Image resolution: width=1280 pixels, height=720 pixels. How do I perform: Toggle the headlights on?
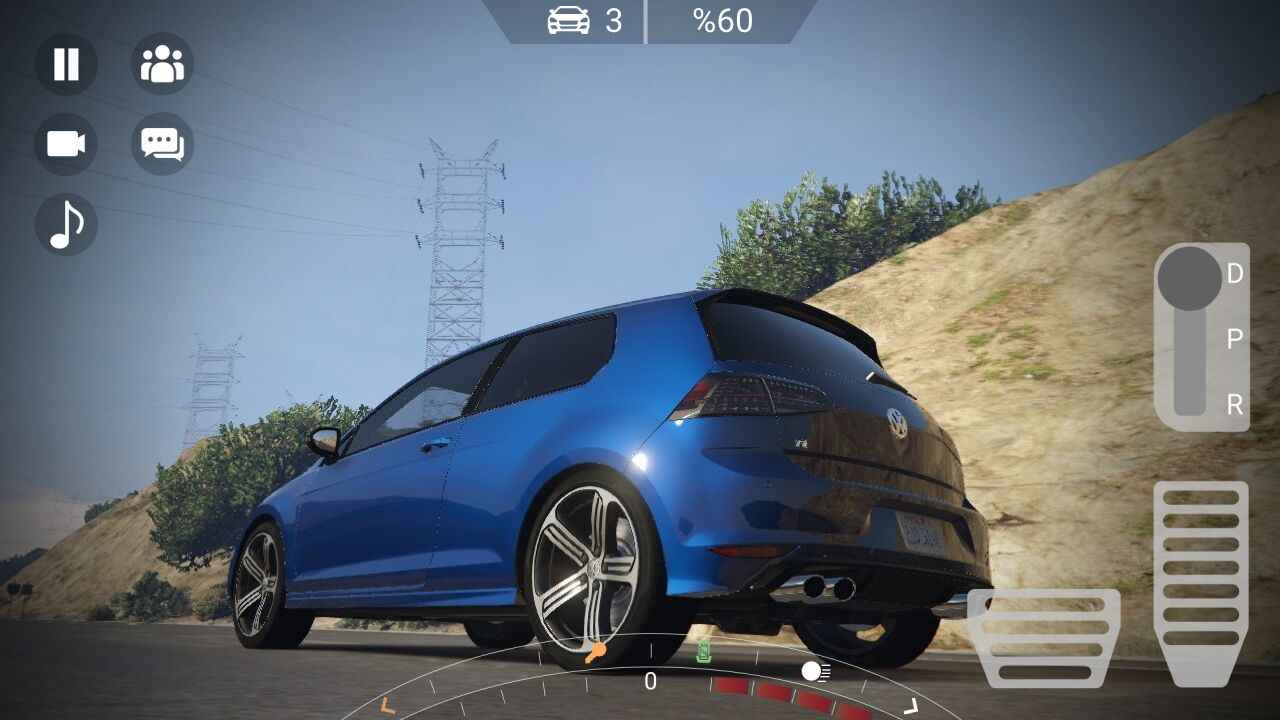pos(812,672)
